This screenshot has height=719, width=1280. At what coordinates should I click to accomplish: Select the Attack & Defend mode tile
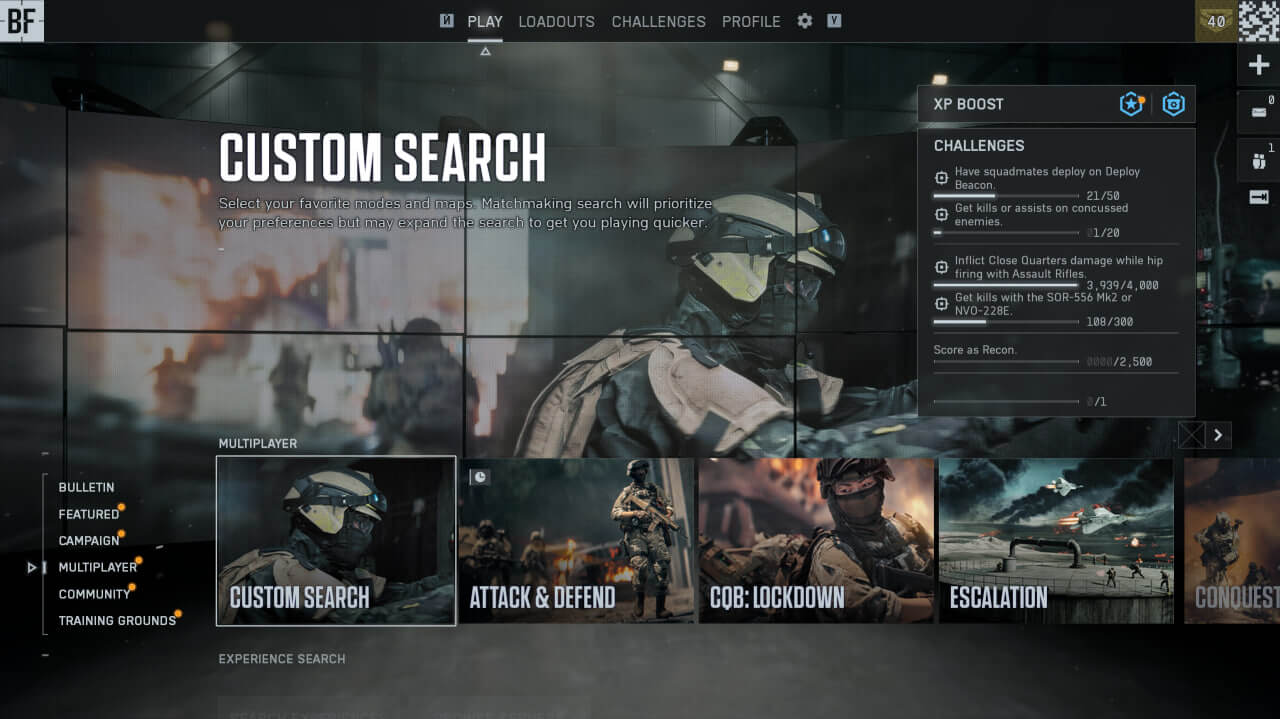click(577, 541)
